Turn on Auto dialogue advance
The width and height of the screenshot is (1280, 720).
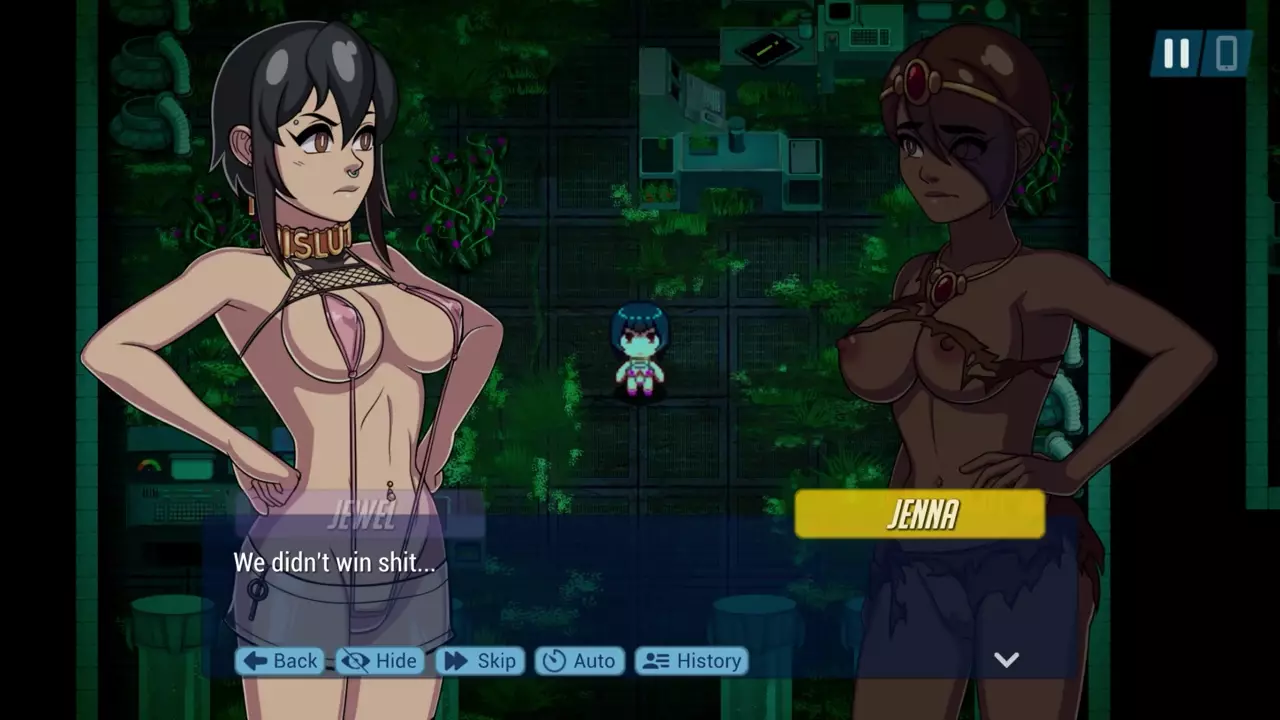pos(580,661)
